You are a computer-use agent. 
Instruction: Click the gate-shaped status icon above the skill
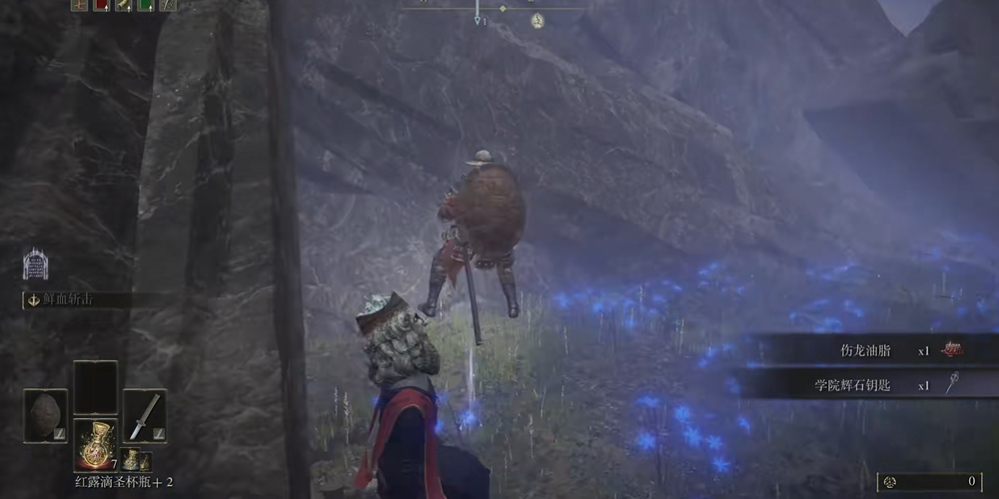pos(35,264)
